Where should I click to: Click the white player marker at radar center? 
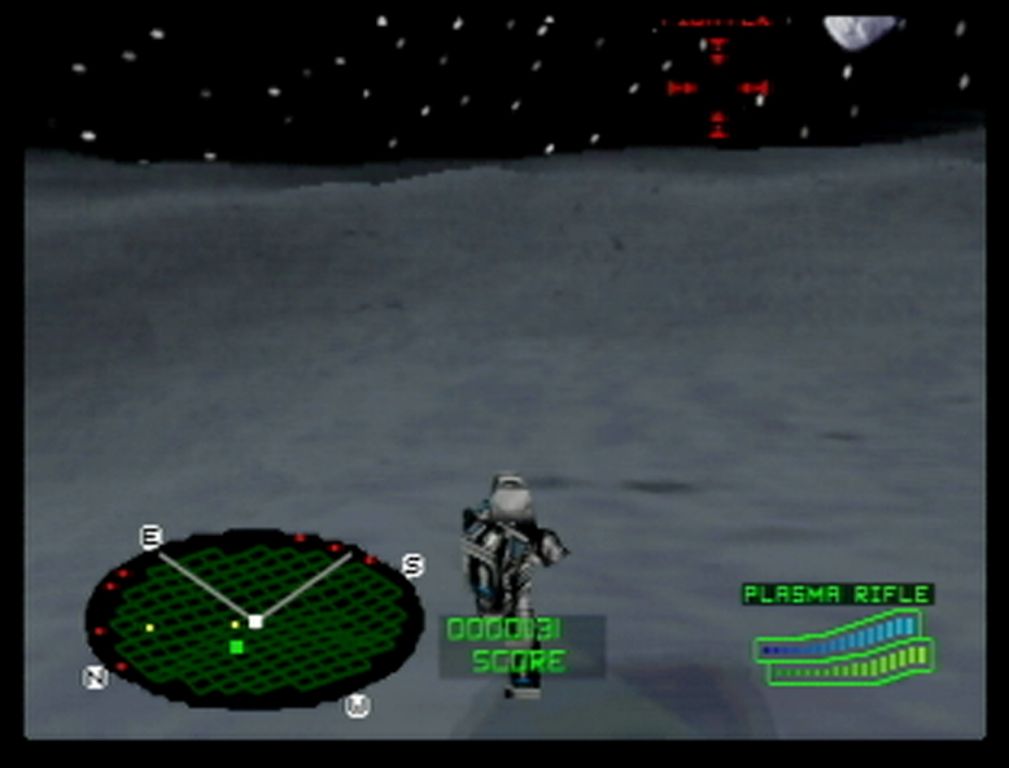click(255, 621)
